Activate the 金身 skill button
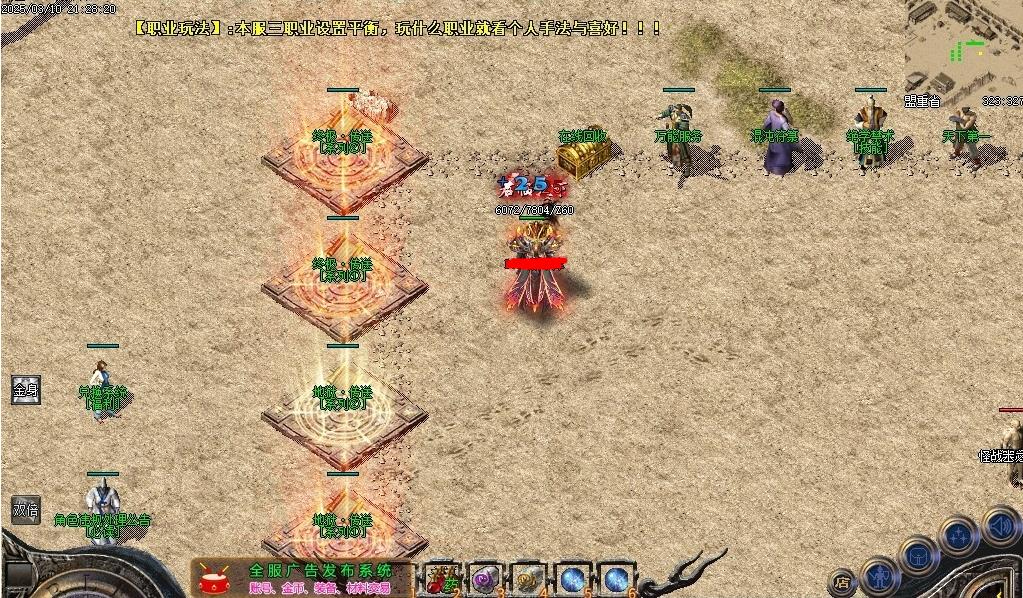Viewport: 1023px width, 598px height. click(x=26, y=390)
